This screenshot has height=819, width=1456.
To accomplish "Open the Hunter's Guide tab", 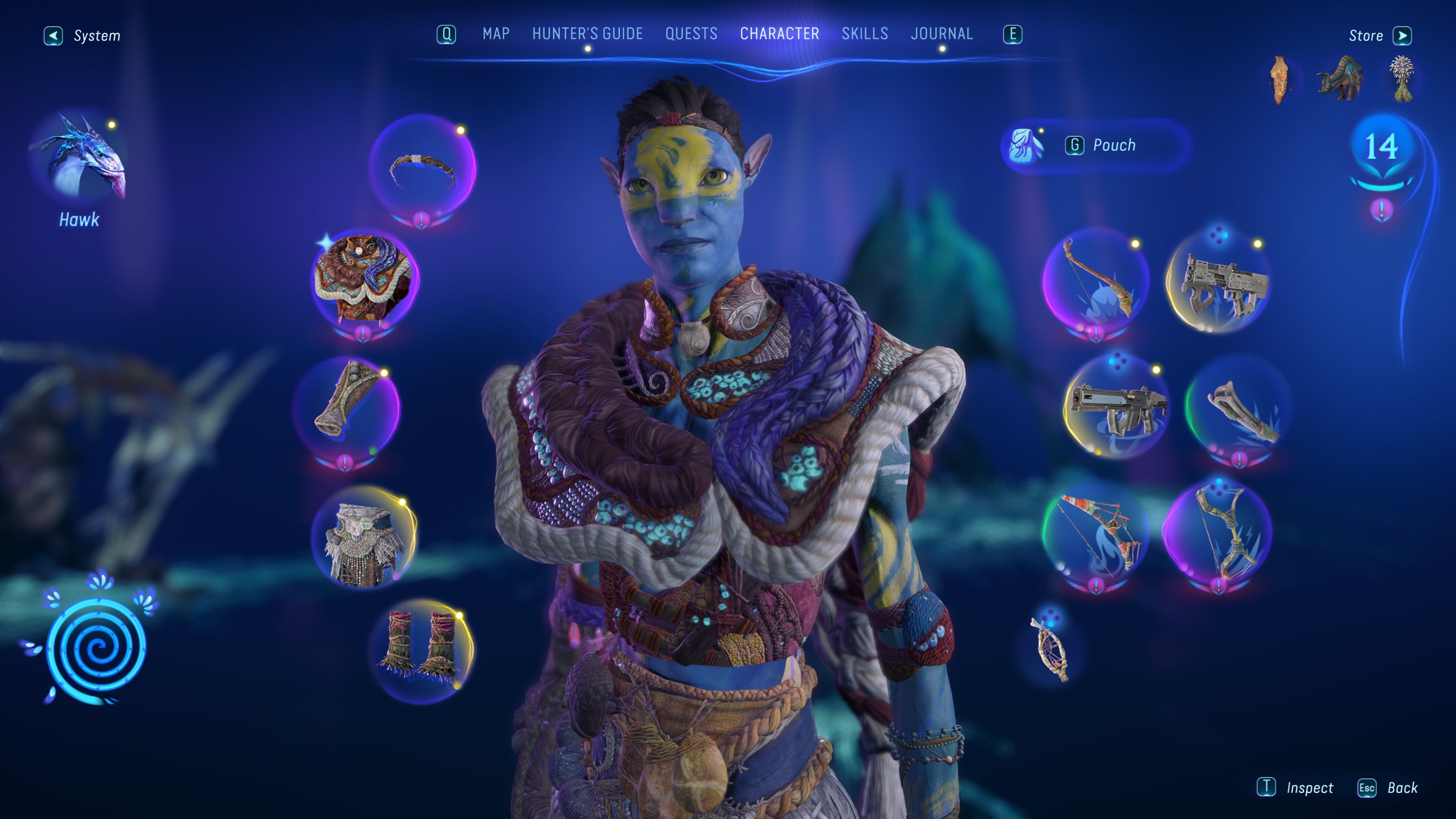I will pos(587,34).
